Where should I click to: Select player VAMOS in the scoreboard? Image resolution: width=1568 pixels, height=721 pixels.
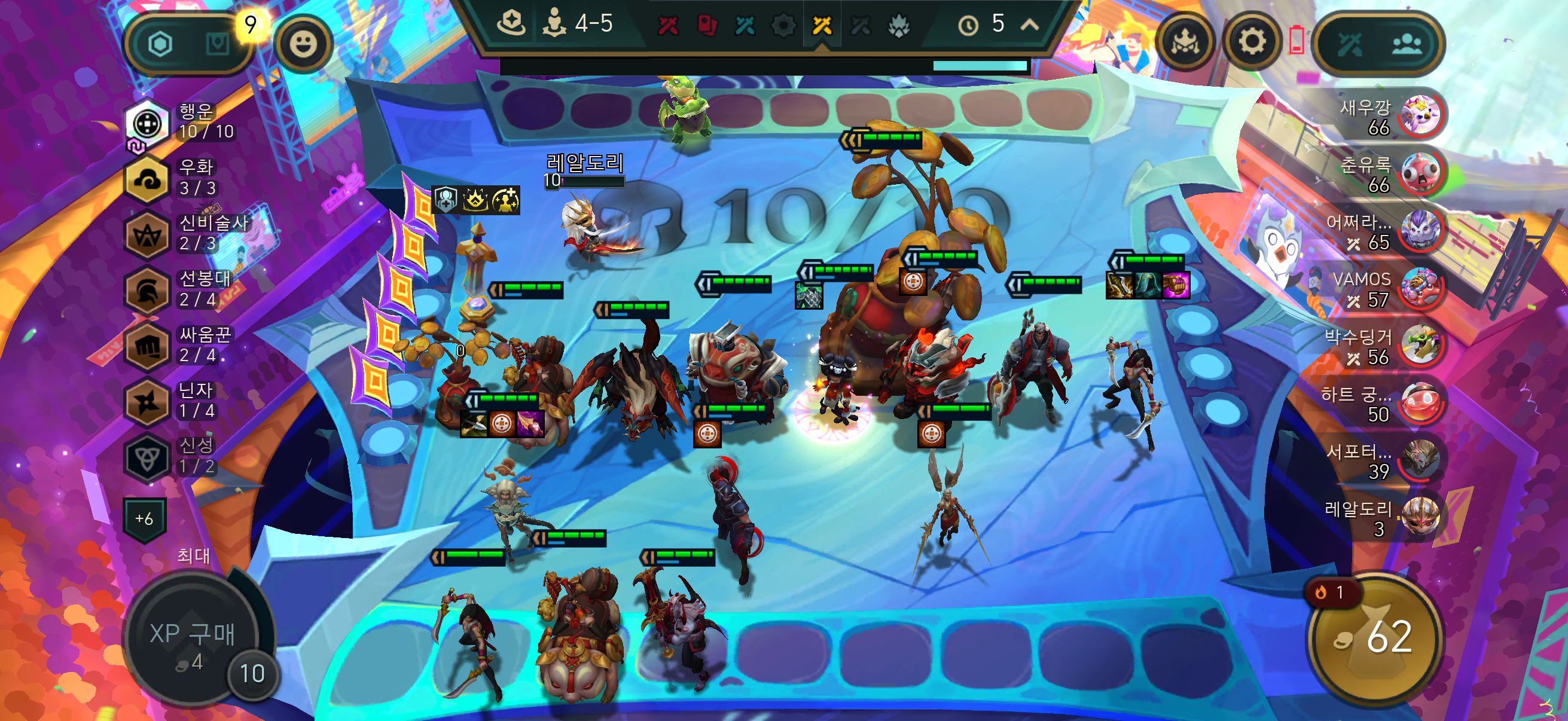pos(1421,288)
